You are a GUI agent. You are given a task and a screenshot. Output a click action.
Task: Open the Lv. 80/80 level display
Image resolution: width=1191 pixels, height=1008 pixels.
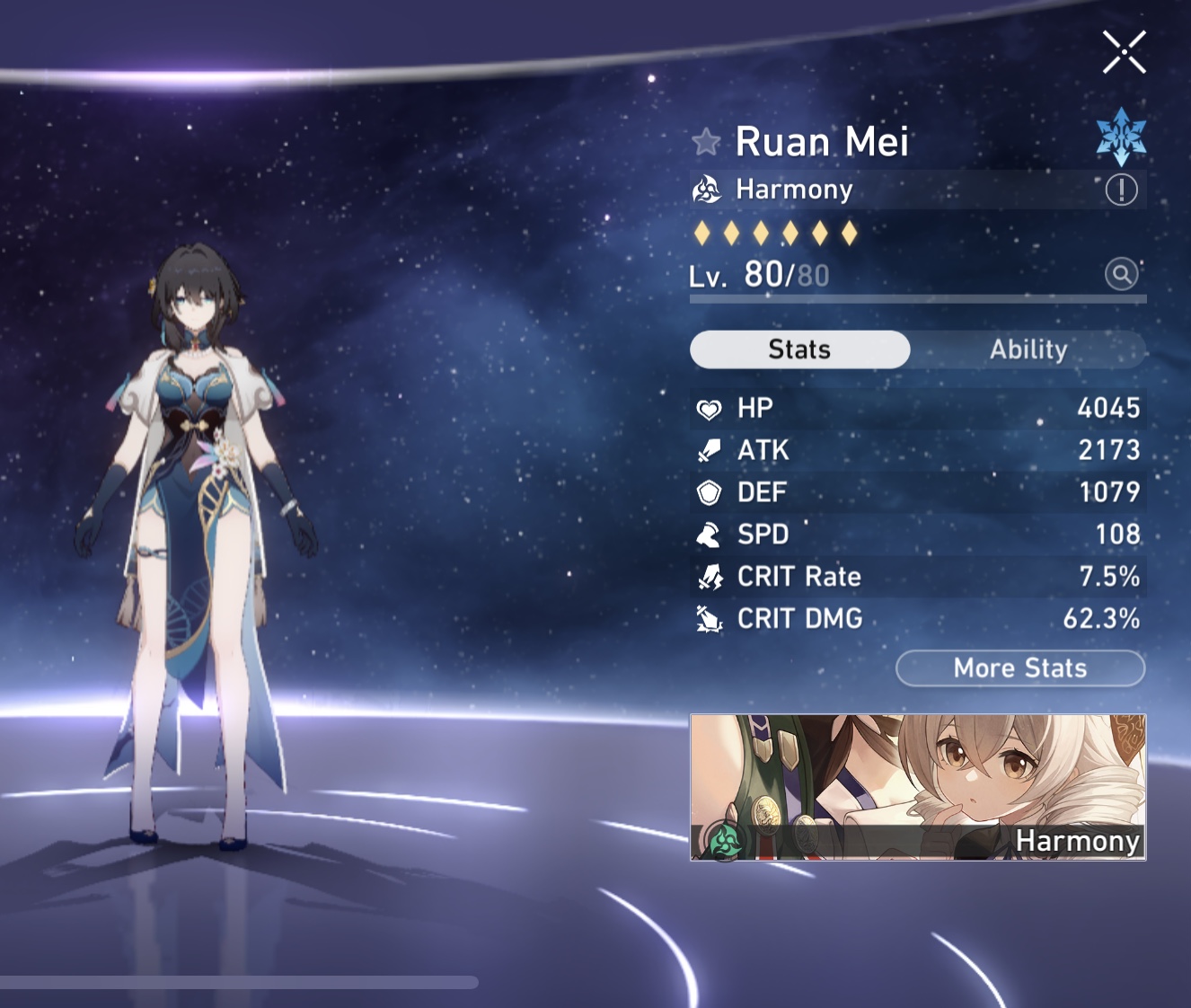click(x=759, y=274)
